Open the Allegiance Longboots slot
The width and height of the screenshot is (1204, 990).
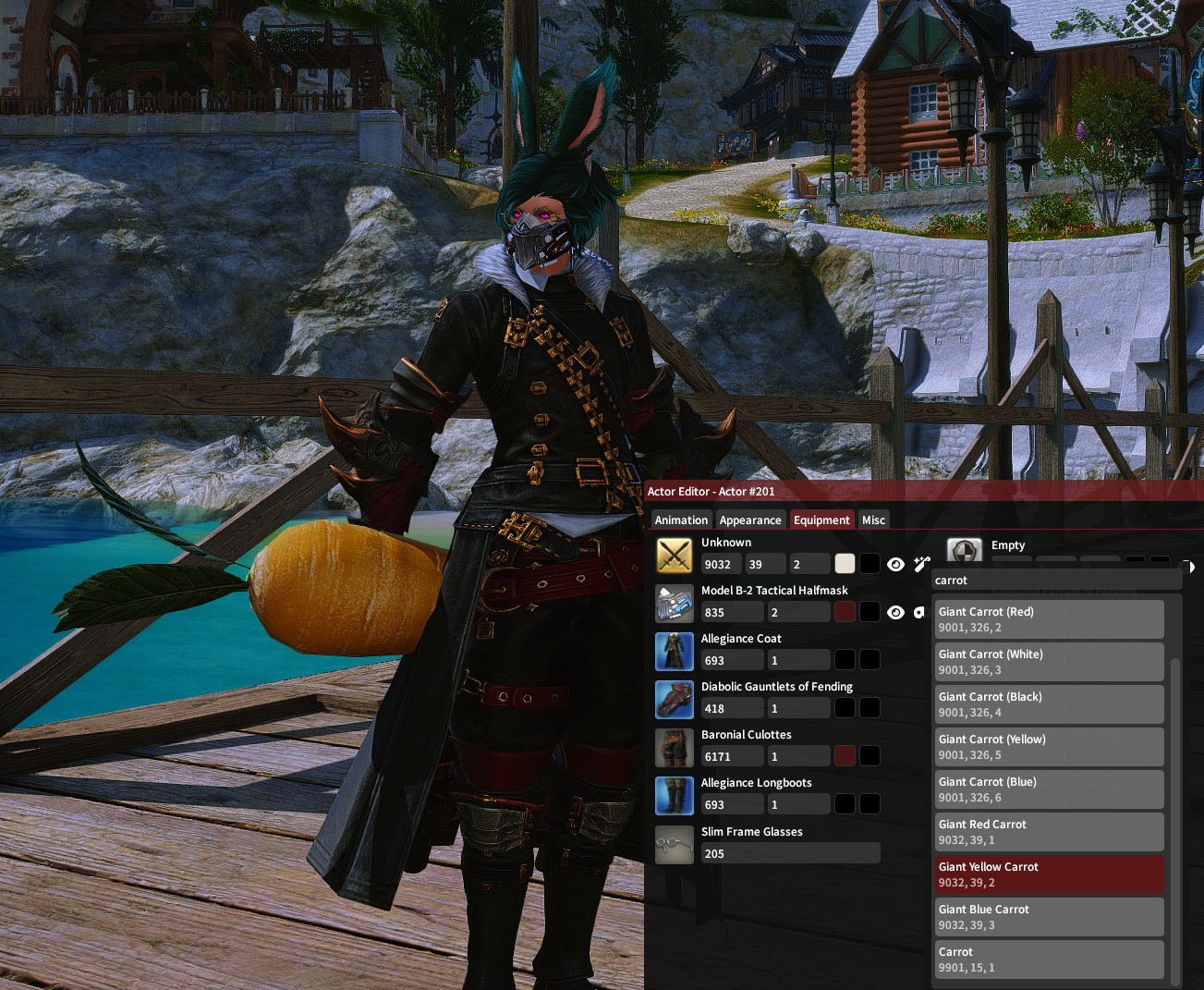point(675,796)
